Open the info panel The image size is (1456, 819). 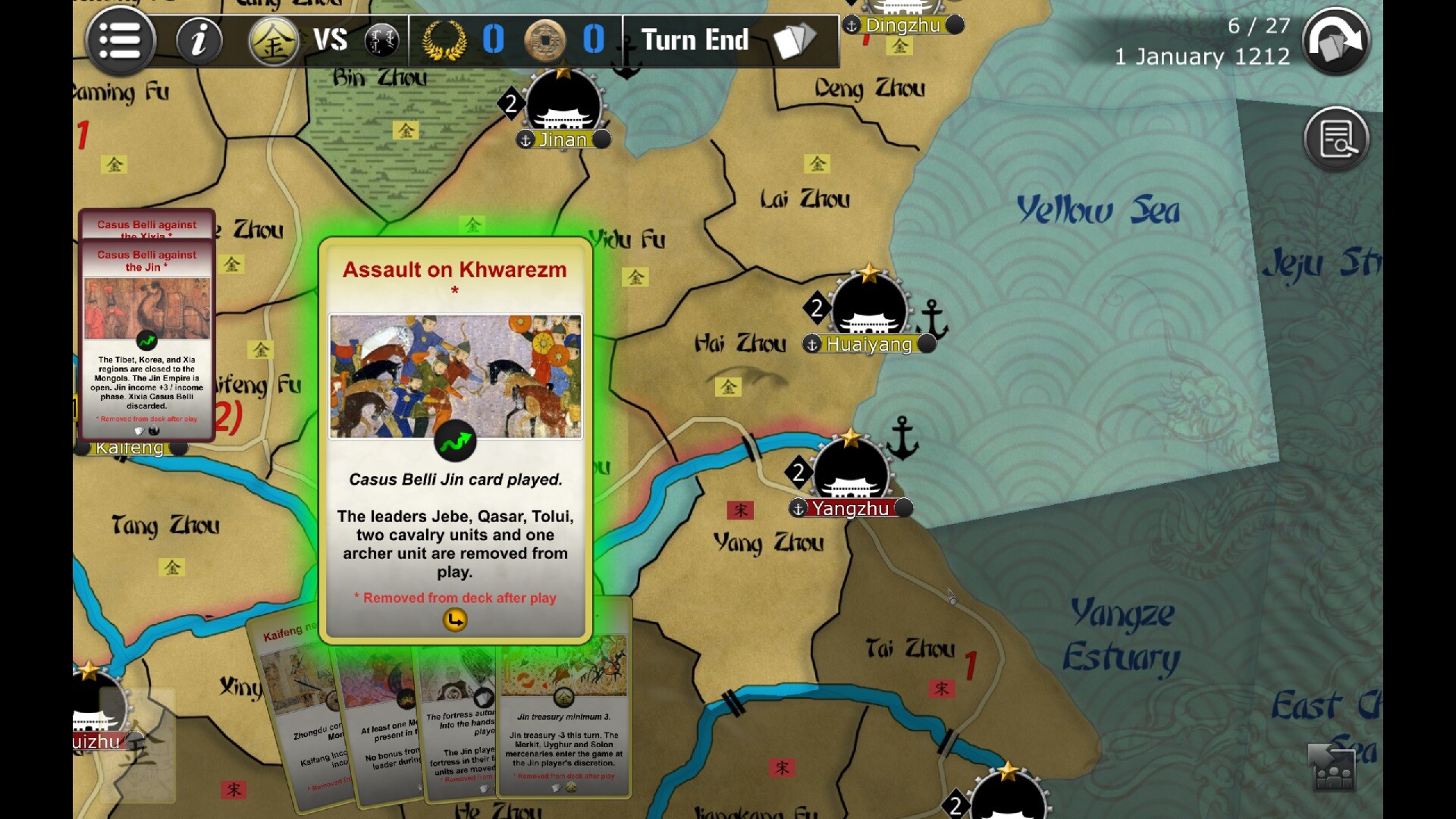(x=199, y=40)
